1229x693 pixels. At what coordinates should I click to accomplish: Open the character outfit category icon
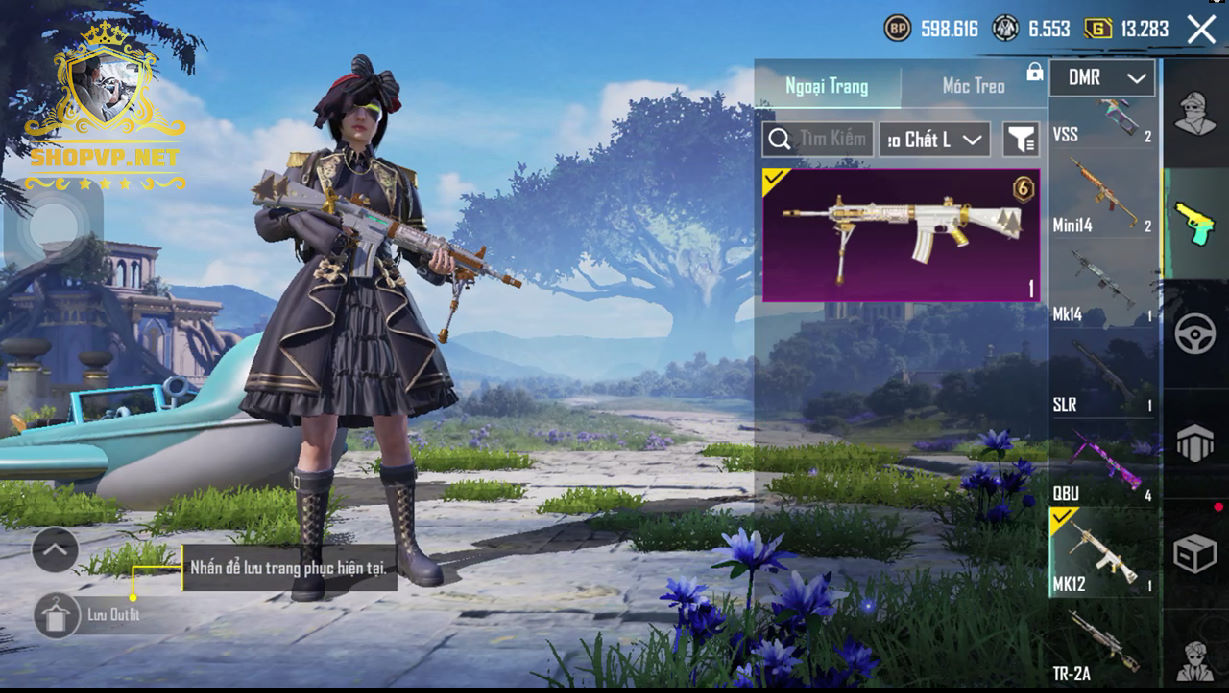click(1194, 113)
